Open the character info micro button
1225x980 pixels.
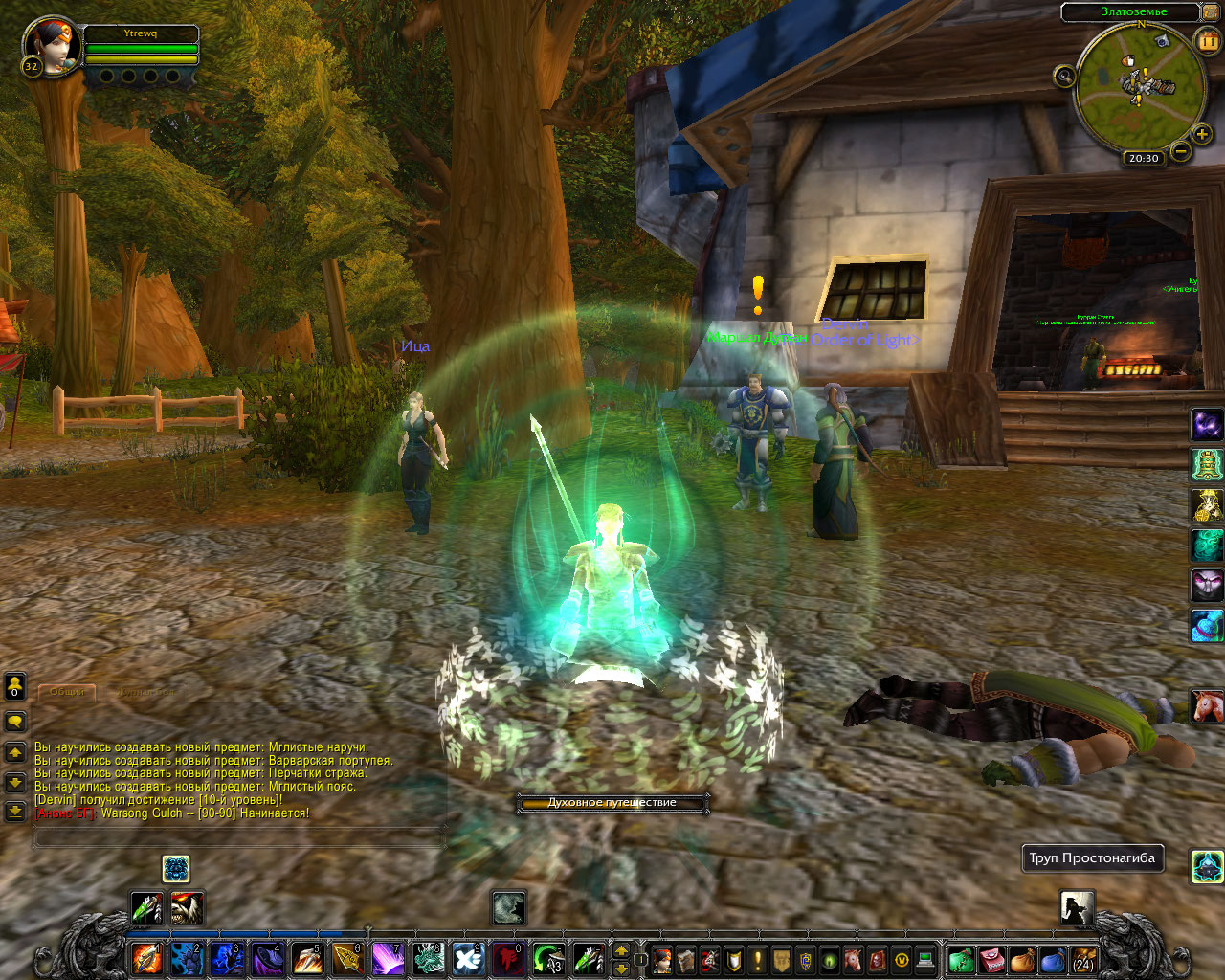[x=662, y=959]
